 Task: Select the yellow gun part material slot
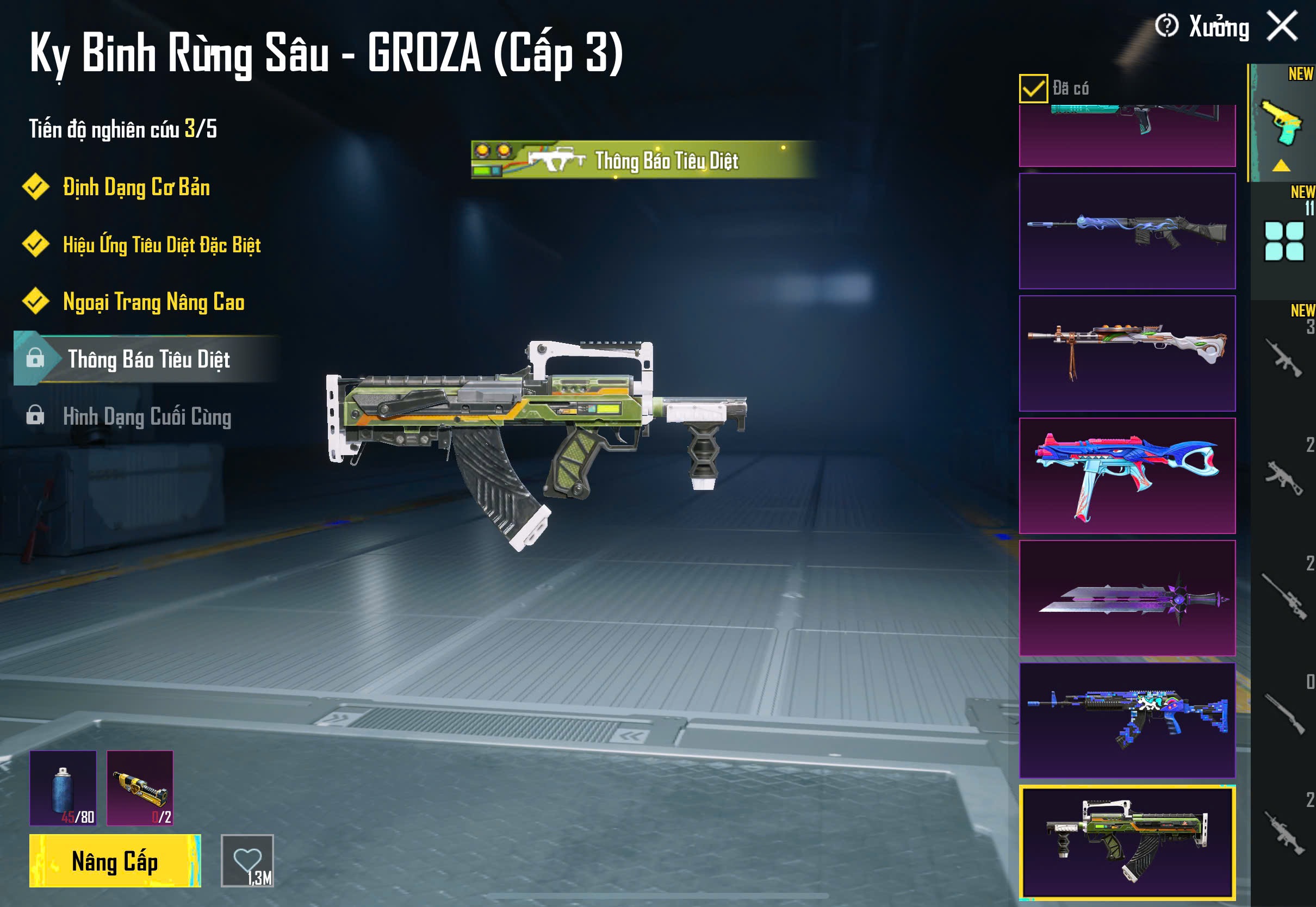(140, 788)
